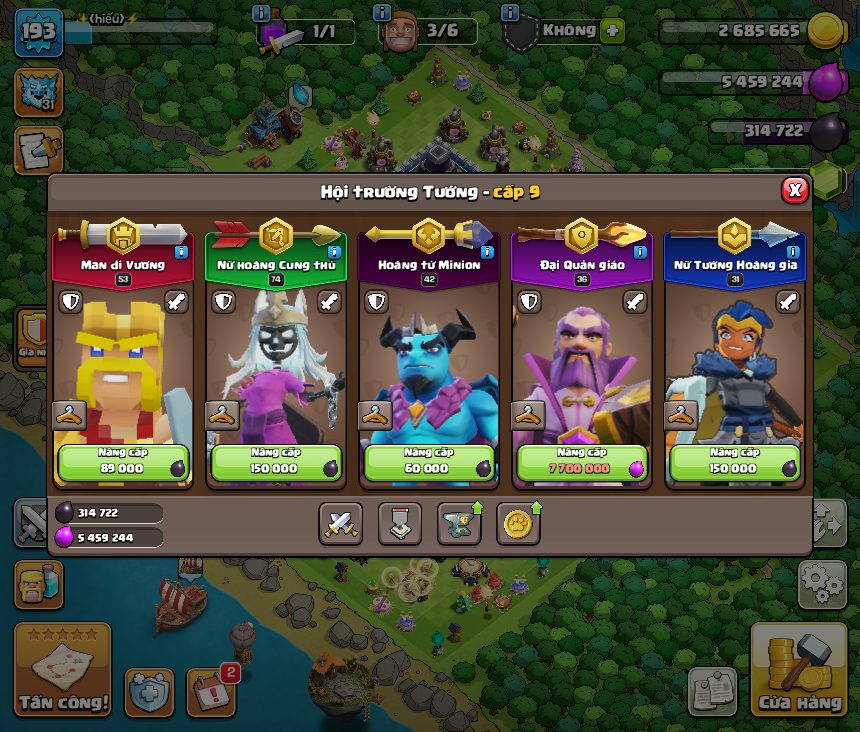Open the anvil blacksmith equipment button
Viewport: 860px width, 732px height.
click(x=458, y=523)
